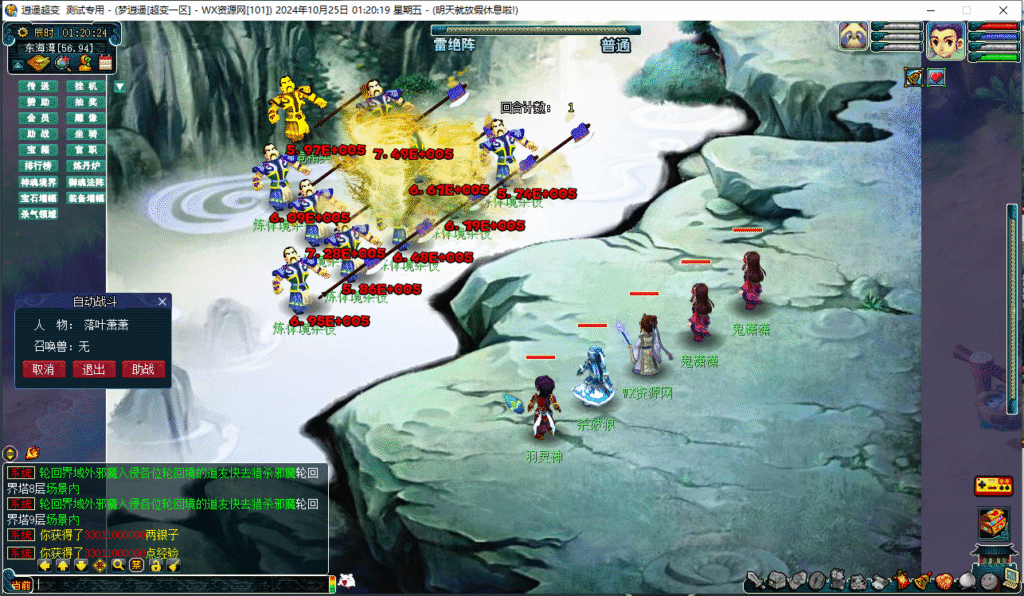Choose 退出 in the auto-battle dialog
Viewport: 1024px width, 596px height.
(x=93, y=369)
